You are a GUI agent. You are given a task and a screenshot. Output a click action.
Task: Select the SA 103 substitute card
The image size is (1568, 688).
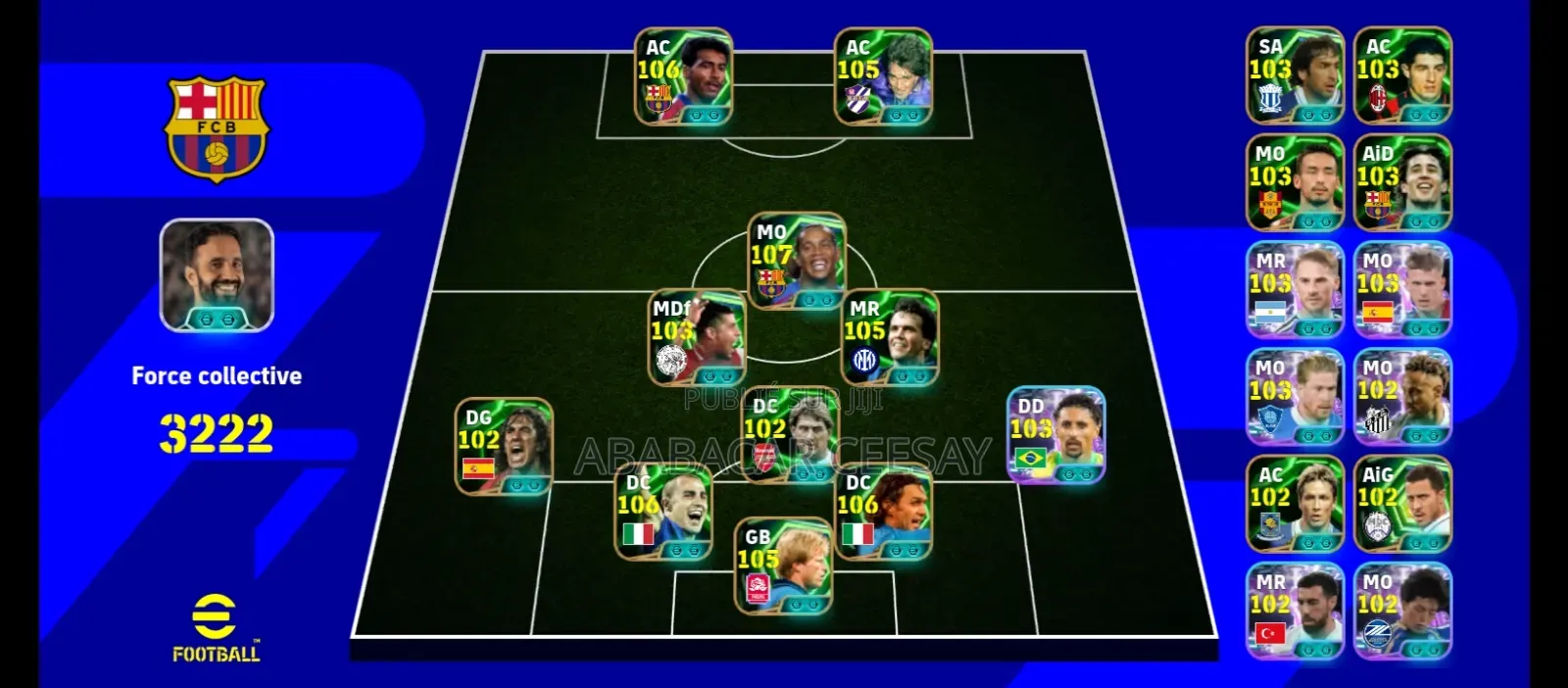(x=1295, y=75)
